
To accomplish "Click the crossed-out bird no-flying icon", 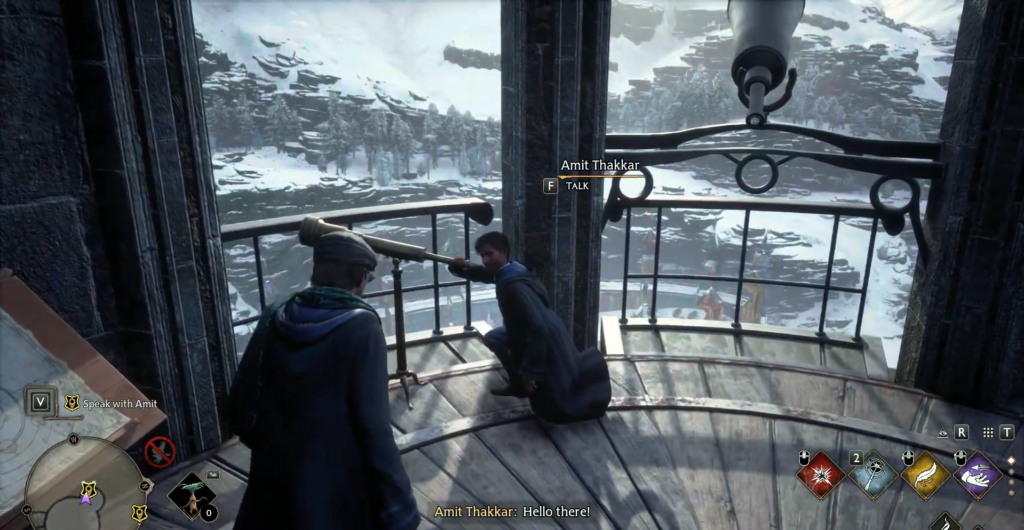I will point(160,452).
